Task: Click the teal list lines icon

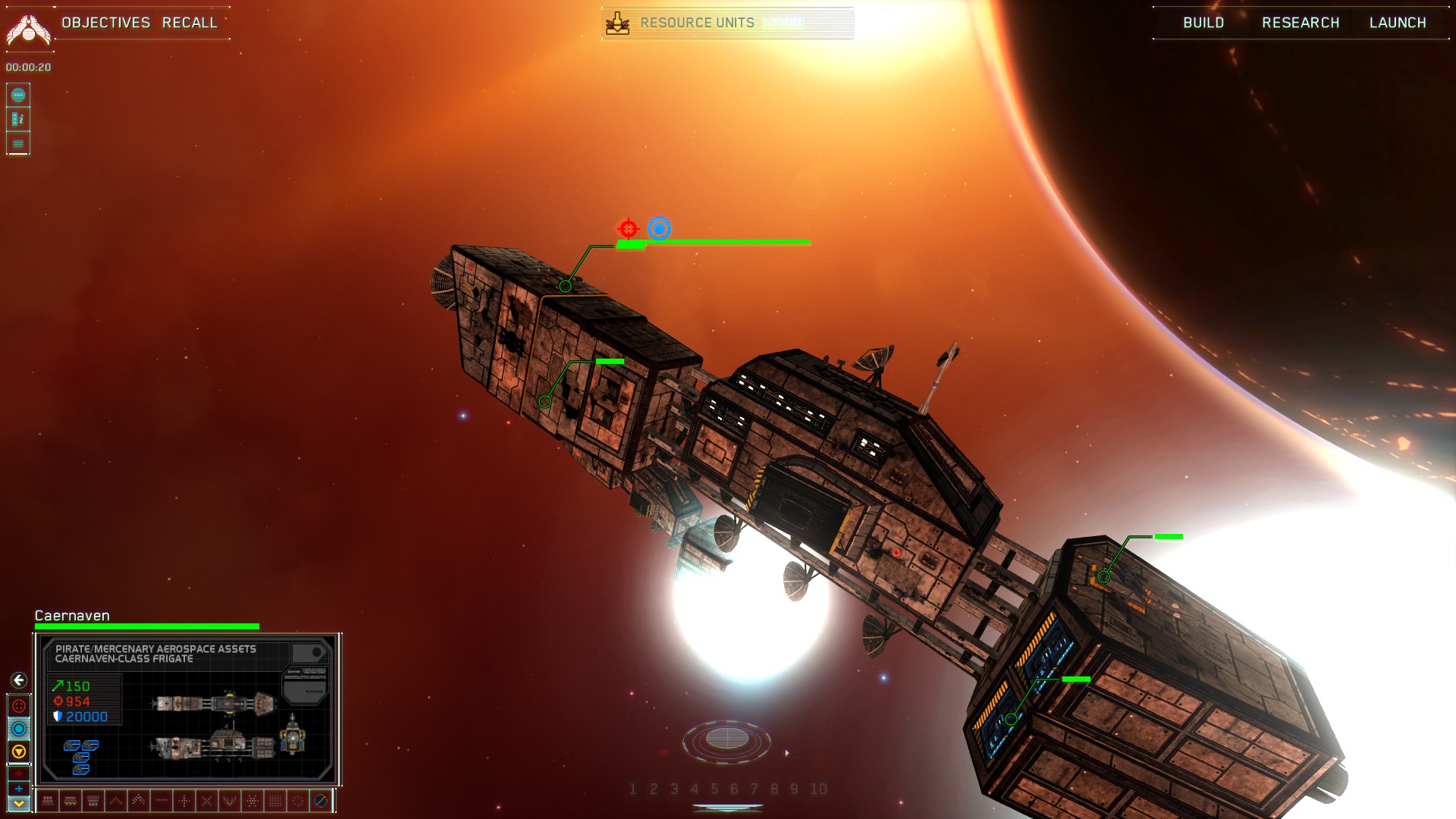Action: (x=18, y=143)
